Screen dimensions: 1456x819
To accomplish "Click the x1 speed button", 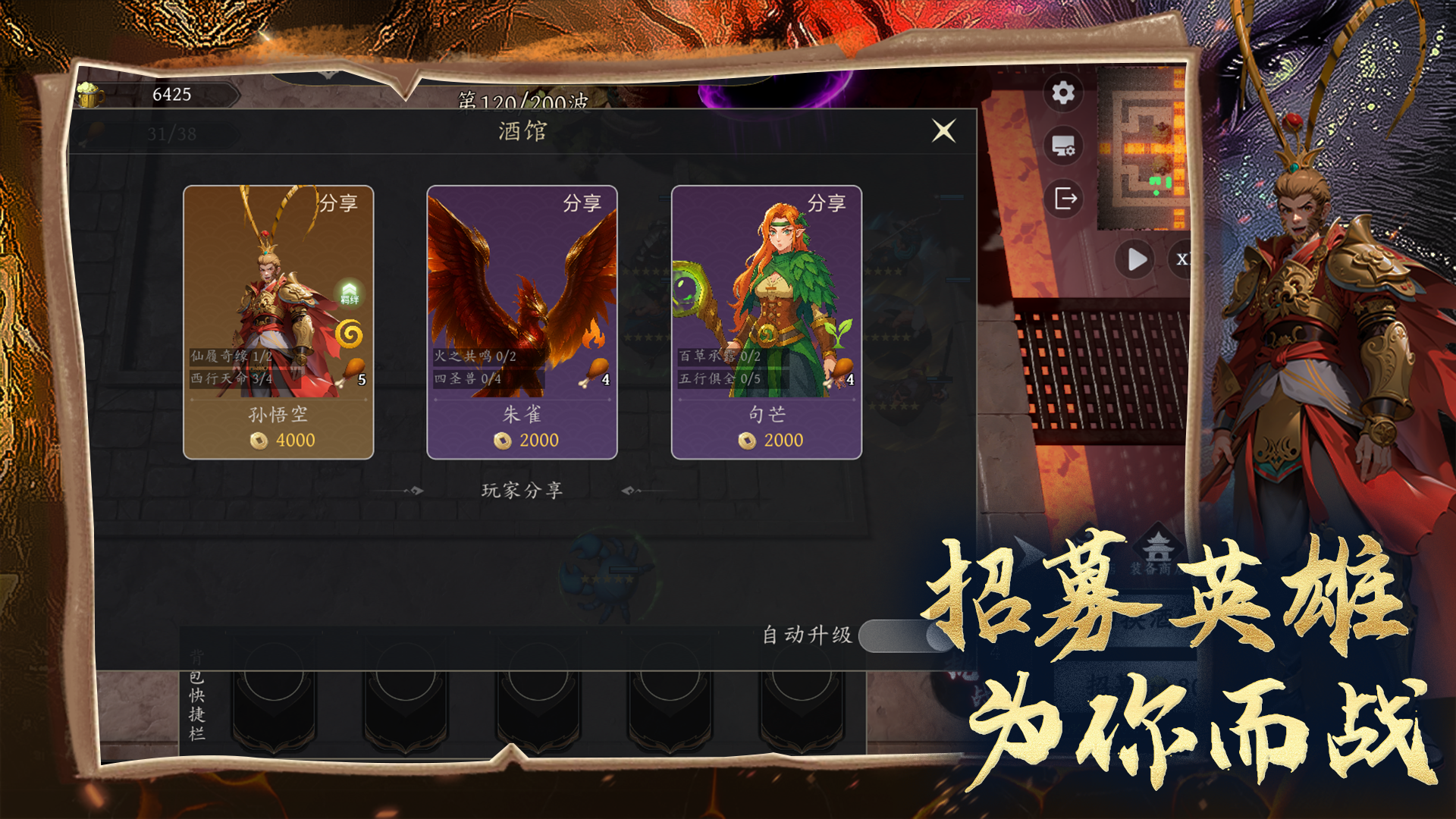I will click(1181, 258).
